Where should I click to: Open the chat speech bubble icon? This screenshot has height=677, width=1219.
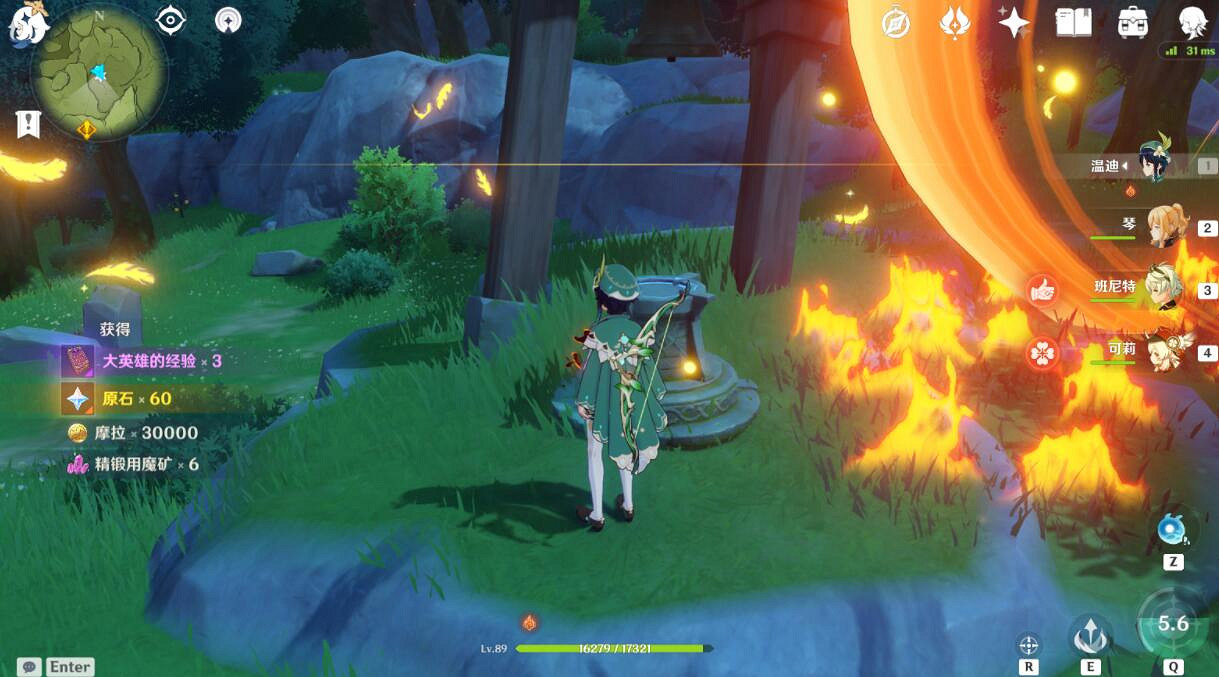pyautogui.click(x=30, y=666)
